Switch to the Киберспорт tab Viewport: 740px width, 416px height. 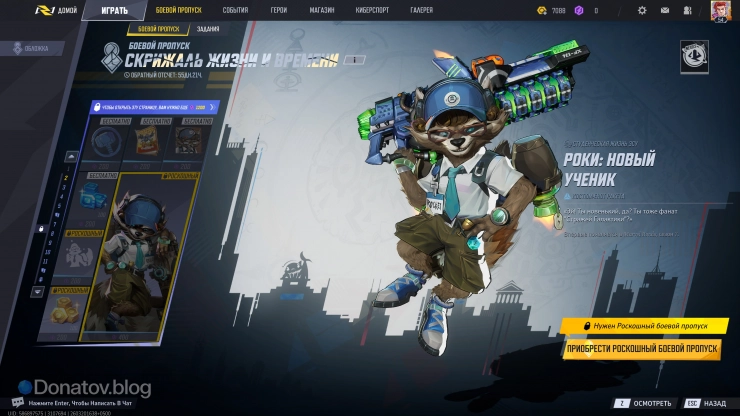pyautogui.click(x=371, y=10)
